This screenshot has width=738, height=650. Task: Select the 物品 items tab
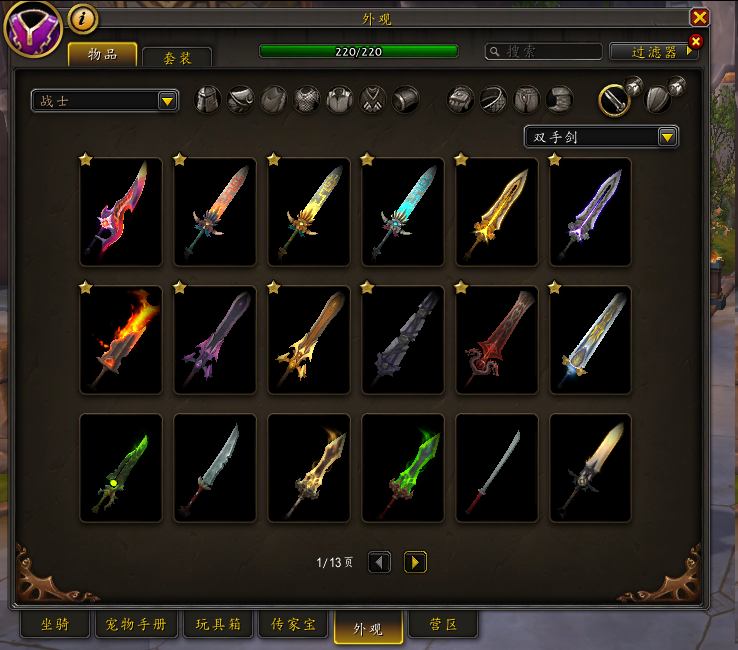click(102, 54)
